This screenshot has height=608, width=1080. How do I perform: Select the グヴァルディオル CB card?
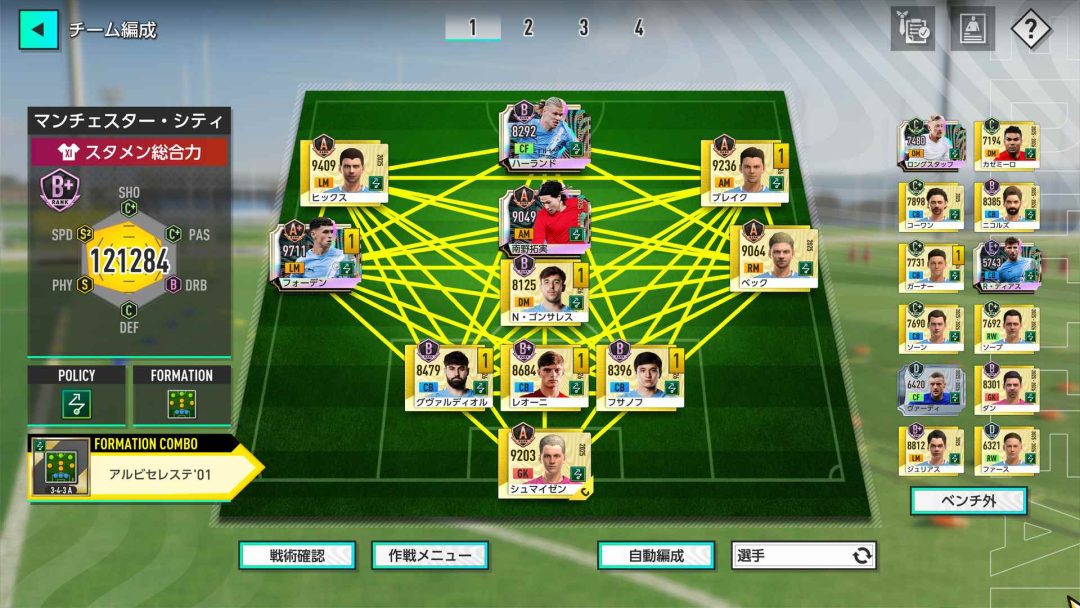448,376
